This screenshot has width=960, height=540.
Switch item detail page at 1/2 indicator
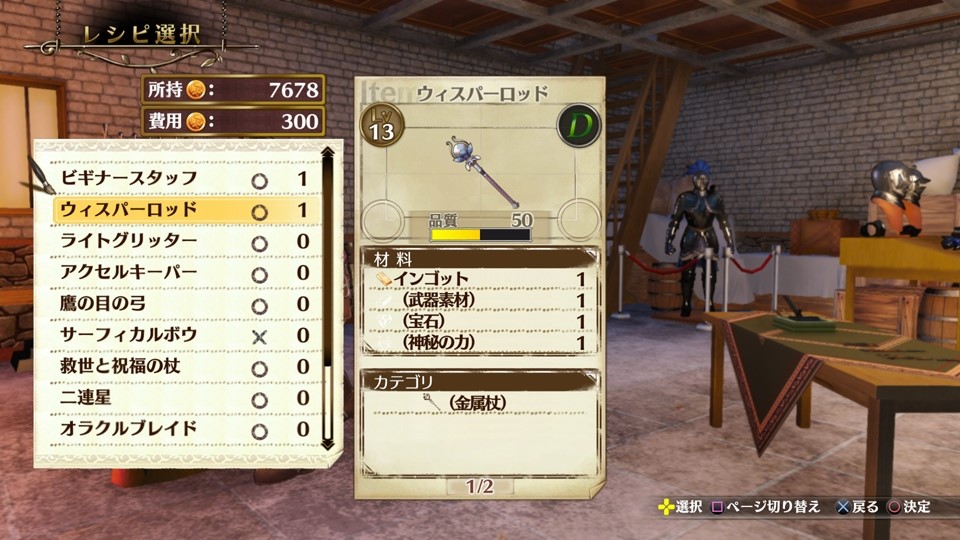click(x=480, y=487)
